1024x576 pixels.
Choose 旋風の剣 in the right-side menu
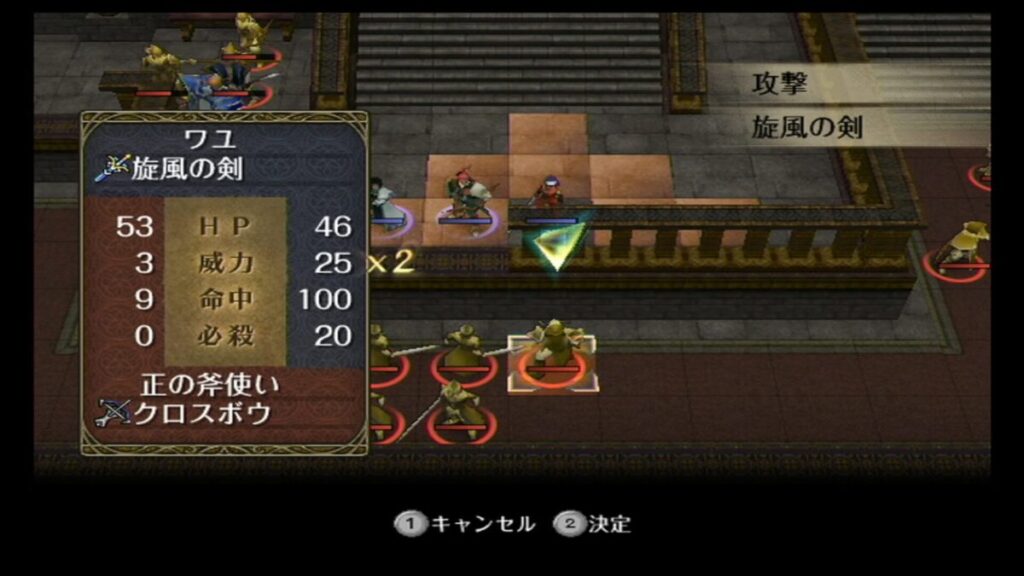pos(807,127)
